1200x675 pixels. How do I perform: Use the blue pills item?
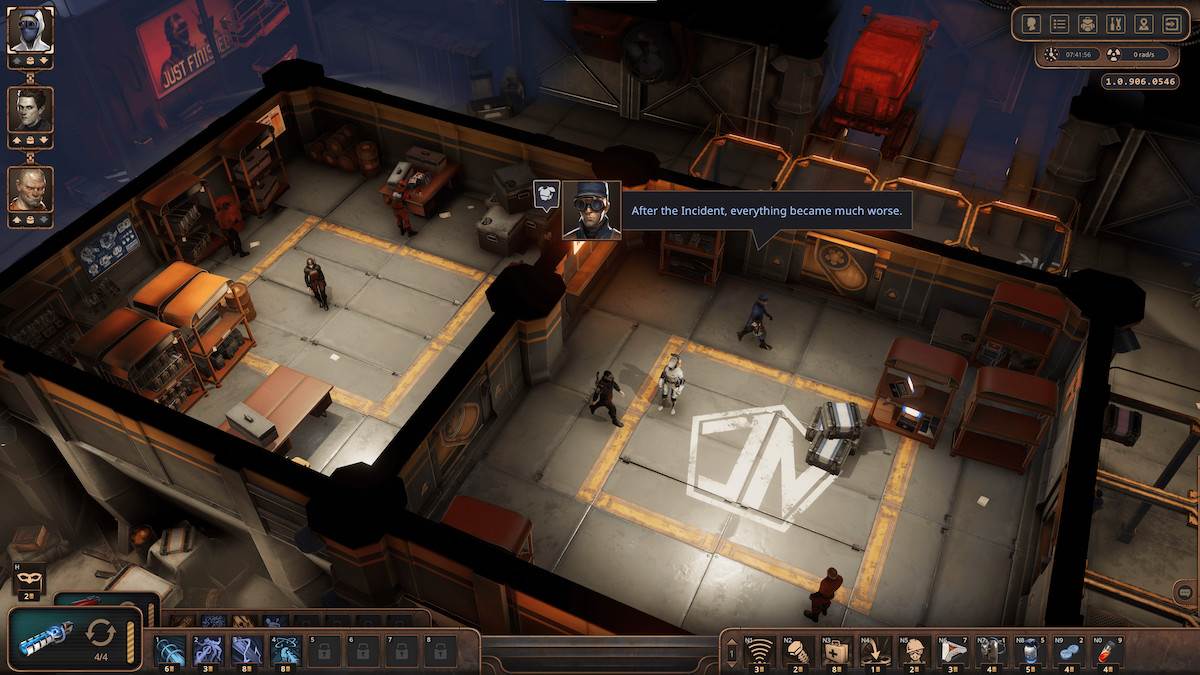[x=1067, y=652]
